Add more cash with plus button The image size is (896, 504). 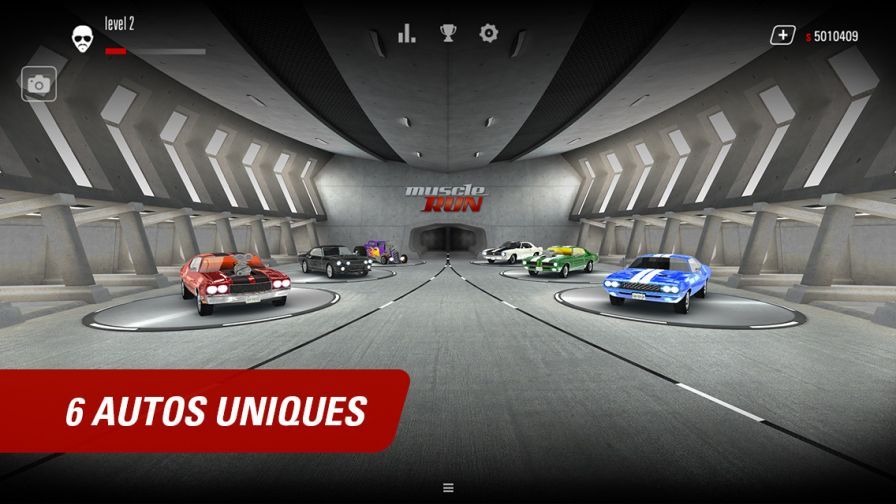(781, 36)
